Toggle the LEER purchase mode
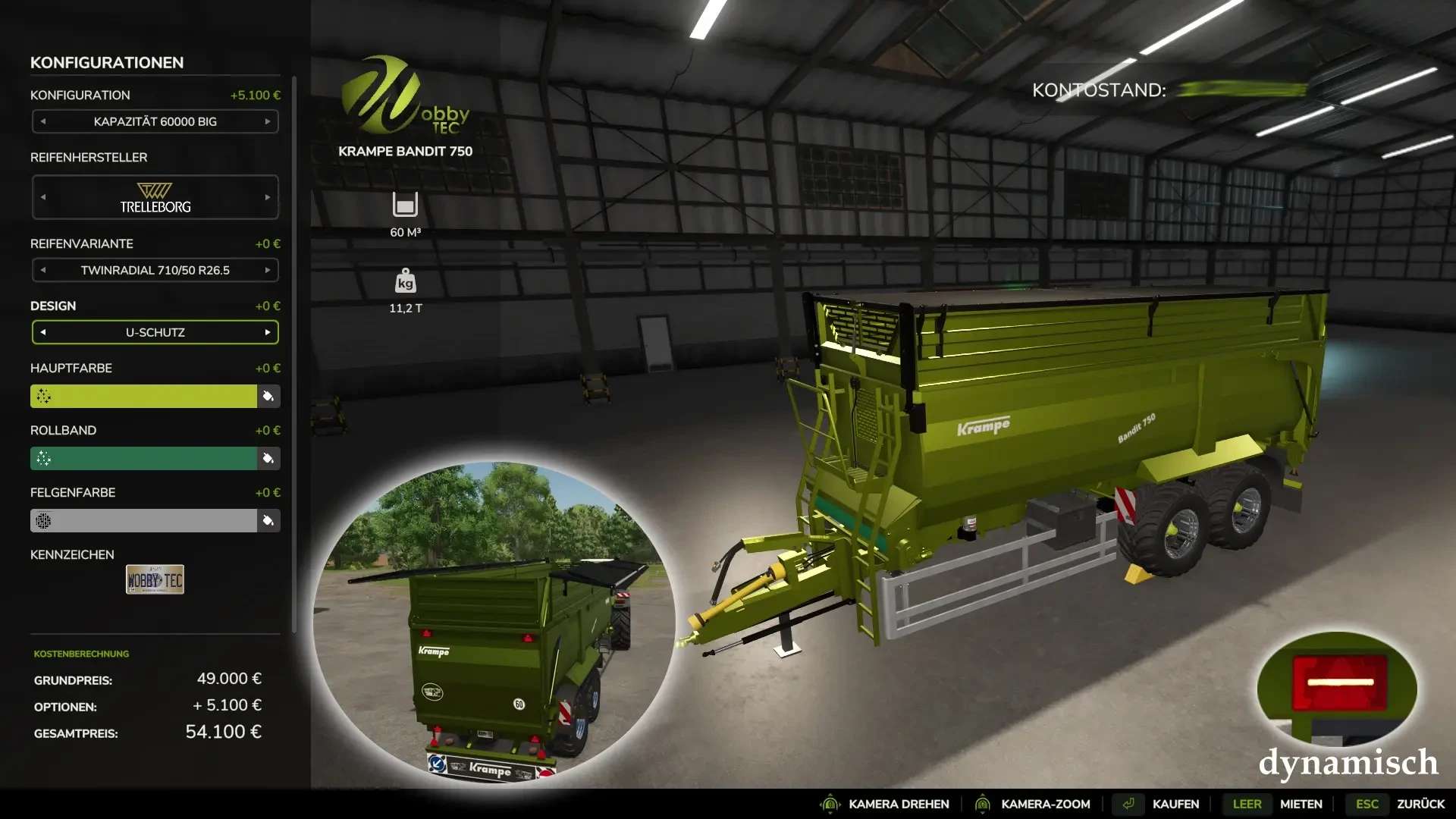The image size is (1456, 819). pos(1247,804)
